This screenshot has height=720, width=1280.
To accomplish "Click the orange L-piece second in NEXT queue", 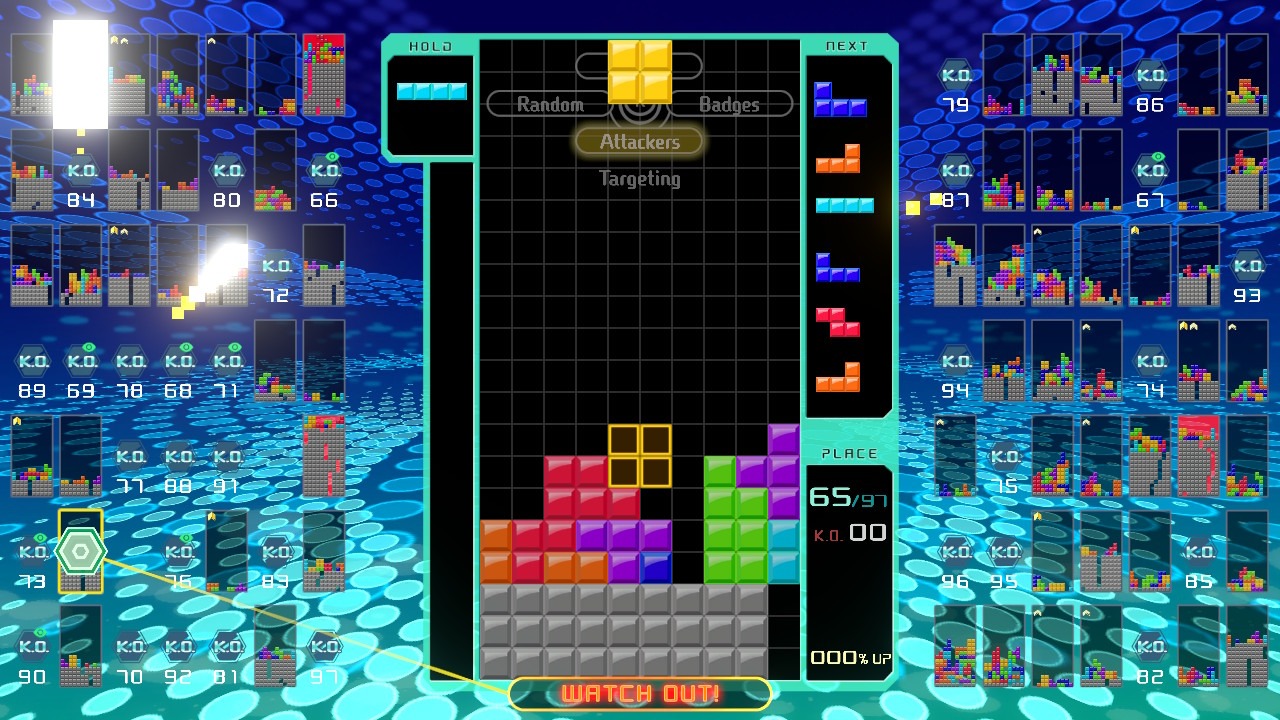I will (840, 157).
